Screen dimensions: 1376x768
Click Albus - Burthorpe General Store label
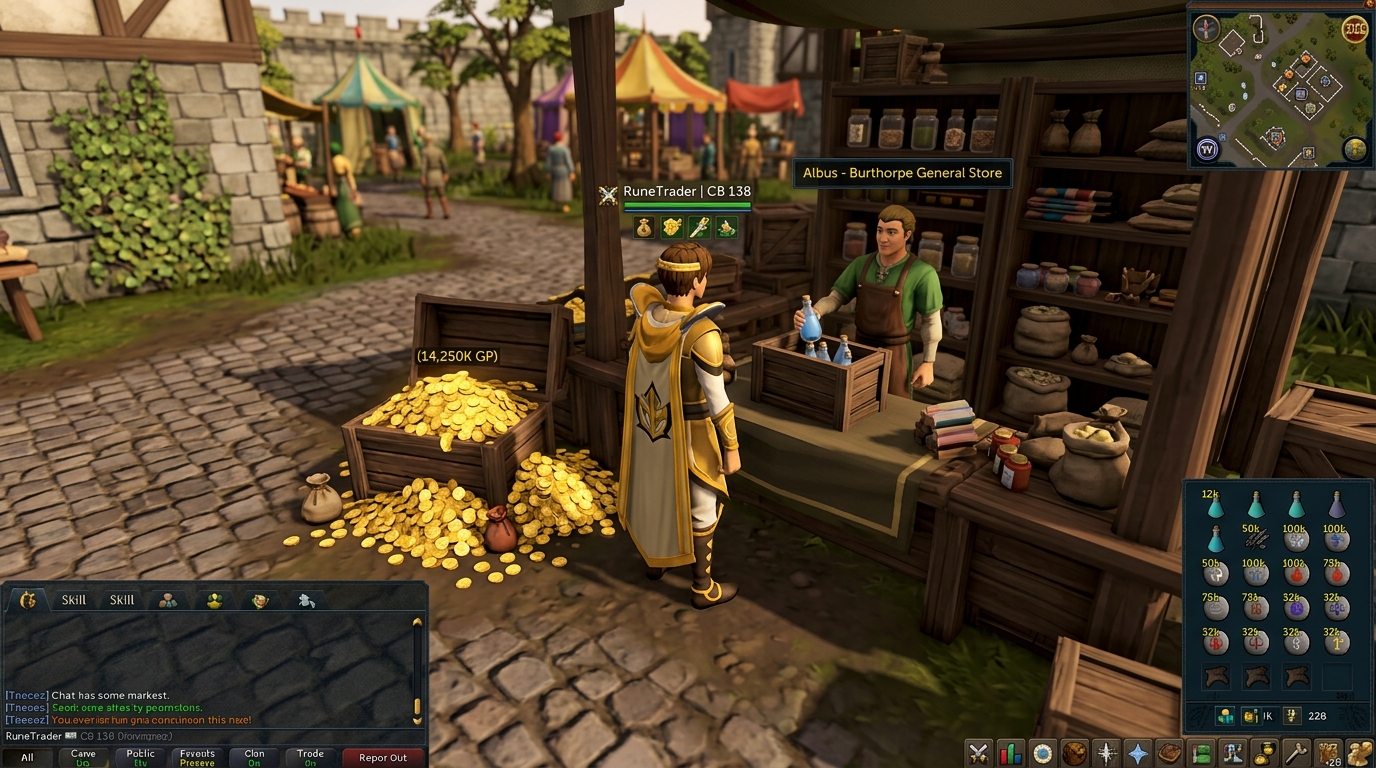coord(901,172)
